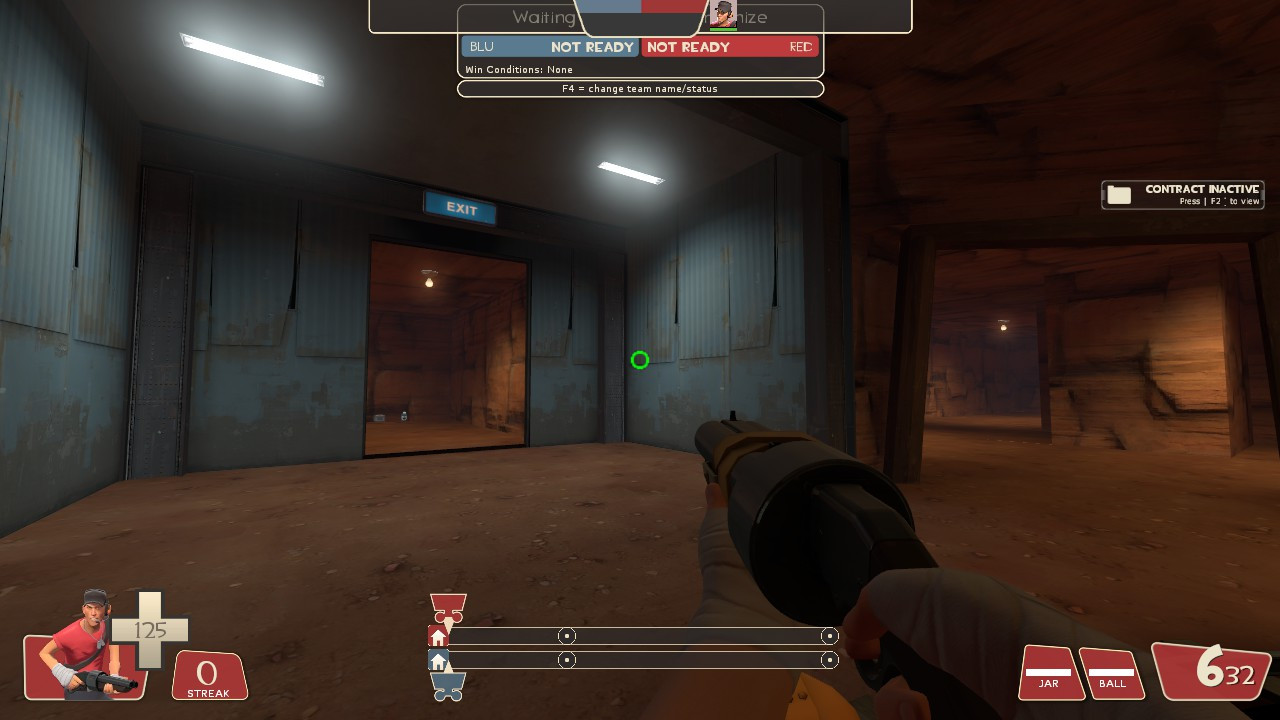
Task: Open the Contract Inactive folder icon
Action: point(1117,194)
